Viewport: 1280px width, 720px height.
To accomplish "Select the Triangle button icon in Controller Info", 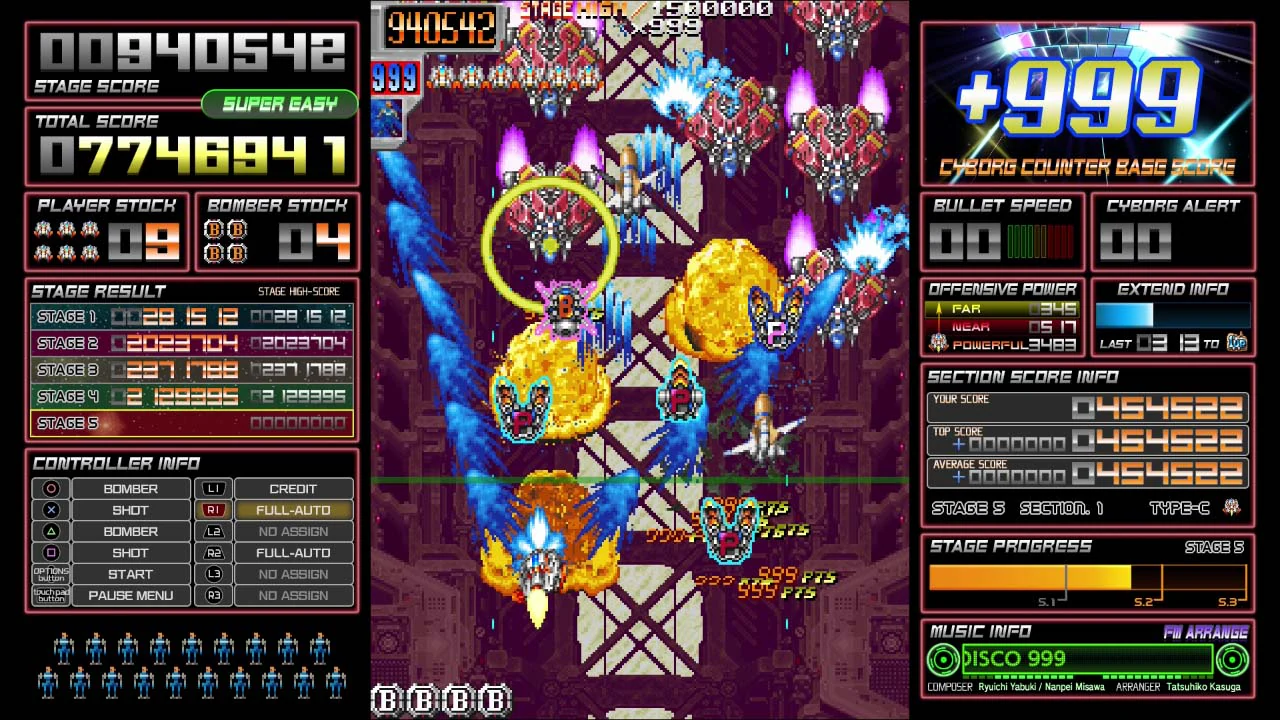I will coord(50,531).
